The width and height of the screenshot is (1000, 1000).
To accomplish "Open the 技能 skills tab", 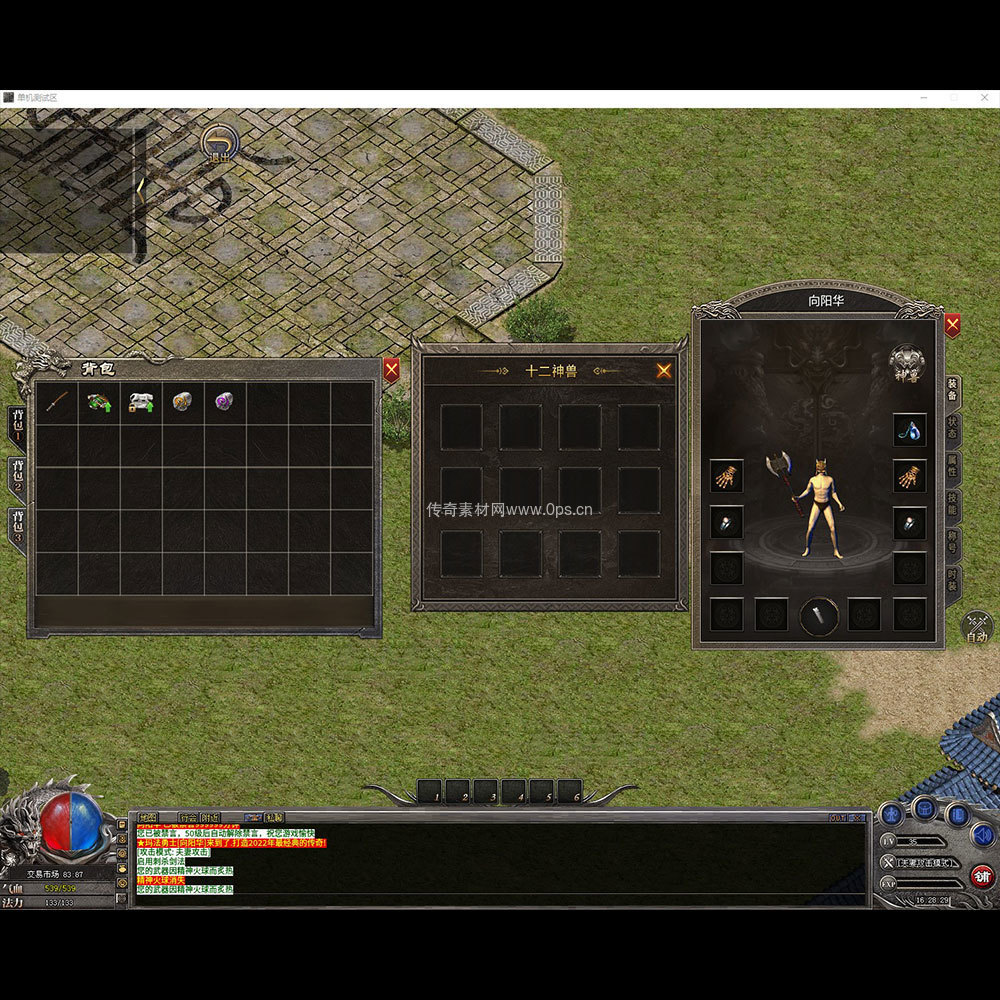I will 952,508.
